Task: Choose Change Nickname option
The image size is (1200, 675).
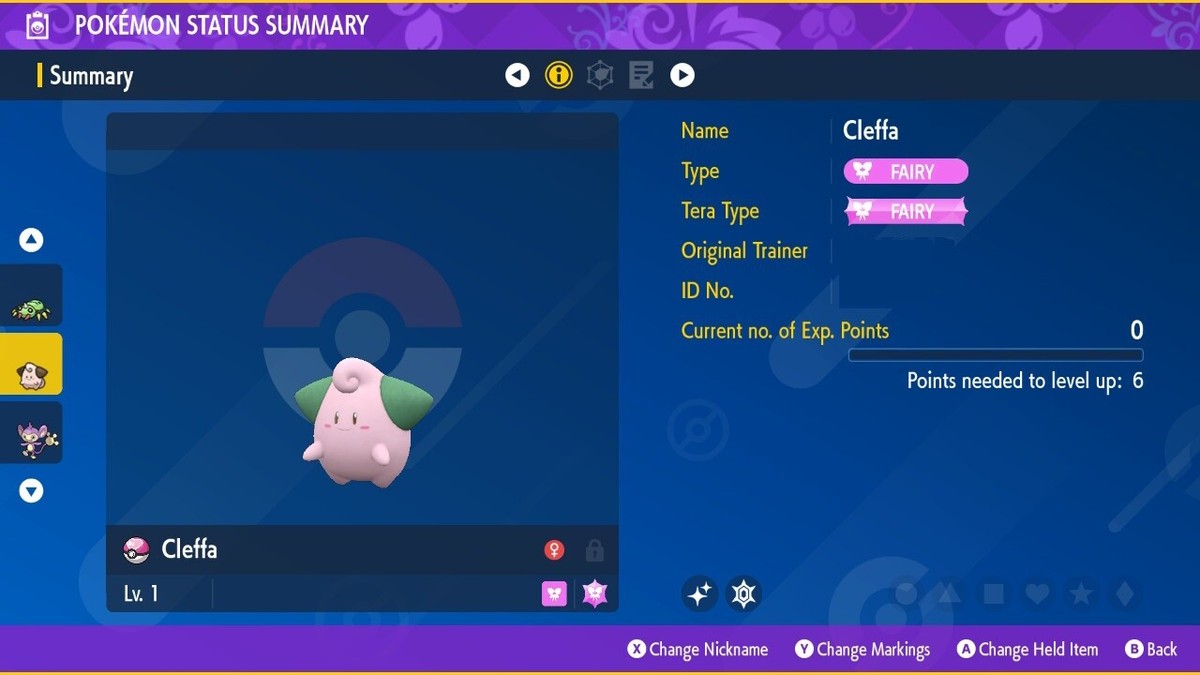Action: (698, 650)
